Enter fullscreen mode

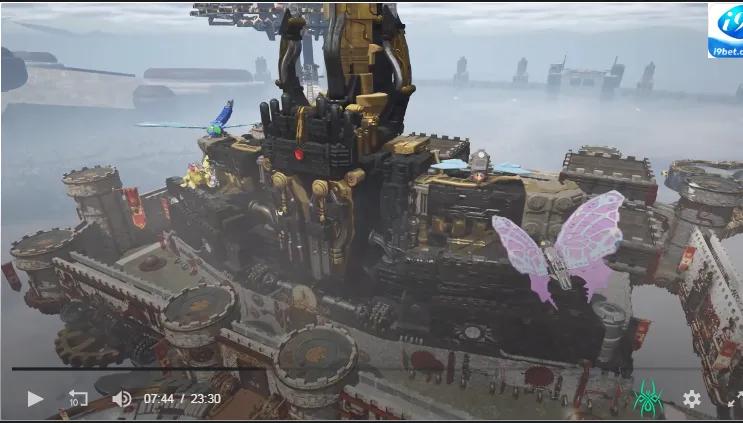pyautogui.click(x=734, y=399)
